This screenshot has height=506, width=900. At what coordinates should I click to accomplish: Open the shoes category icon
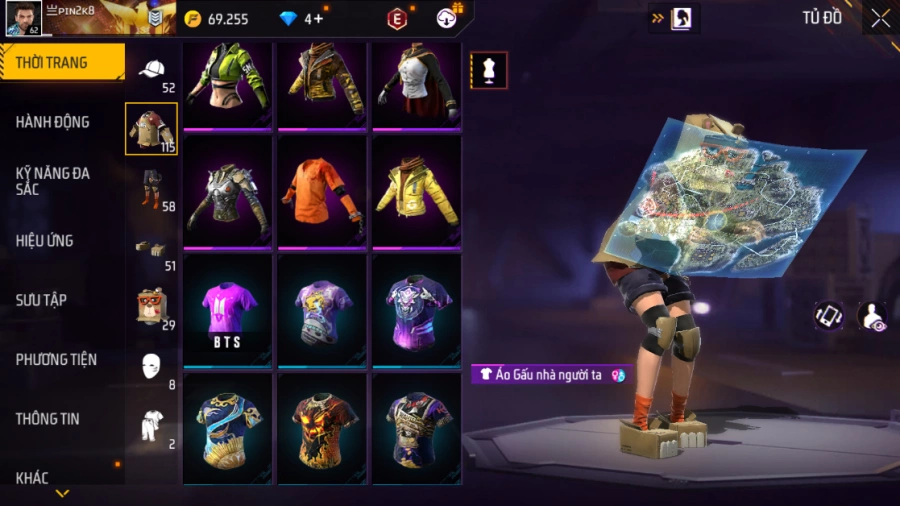[152, 247]
